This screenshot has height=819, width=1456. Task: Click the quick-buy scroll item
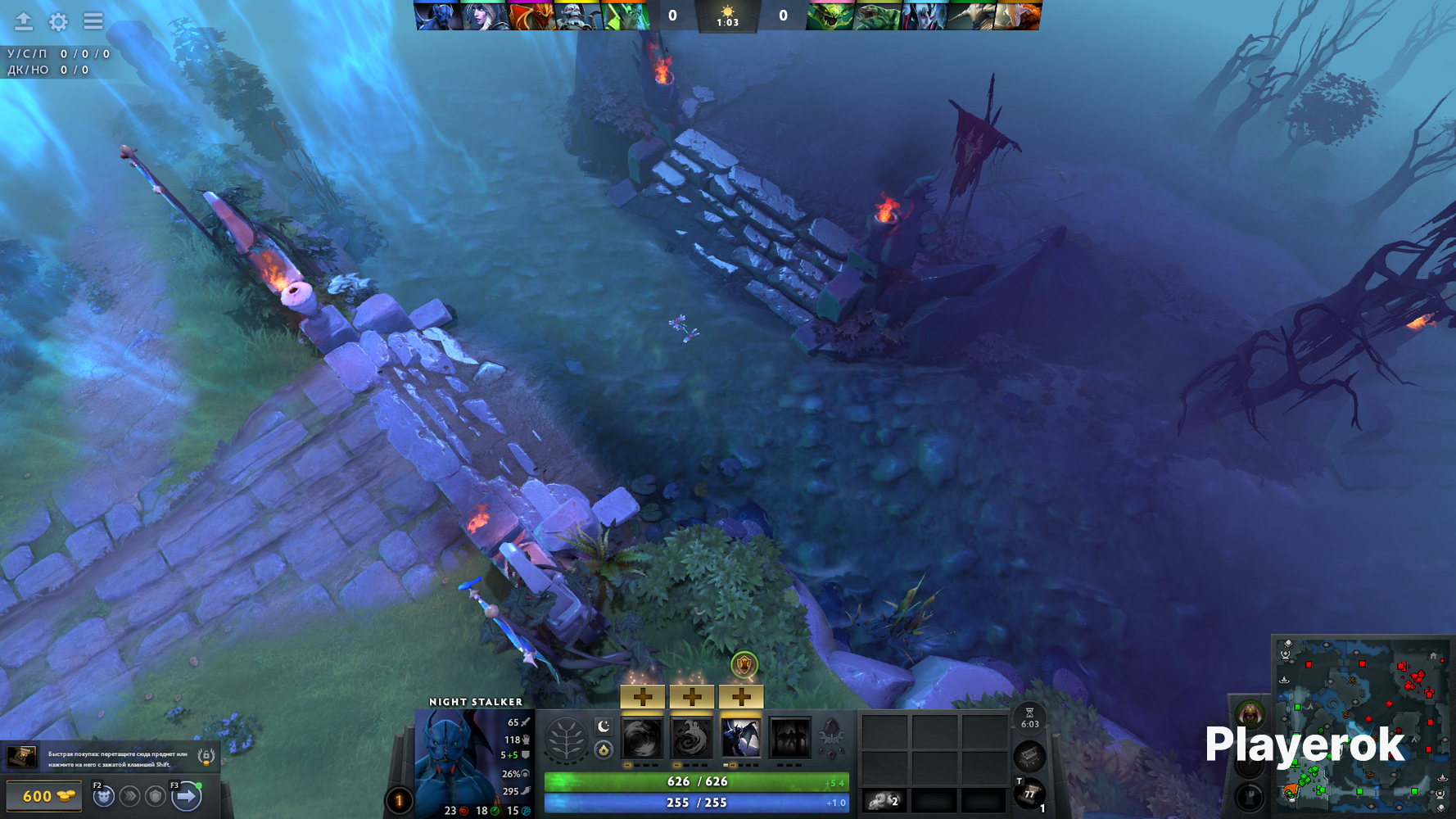pos(22,757)
